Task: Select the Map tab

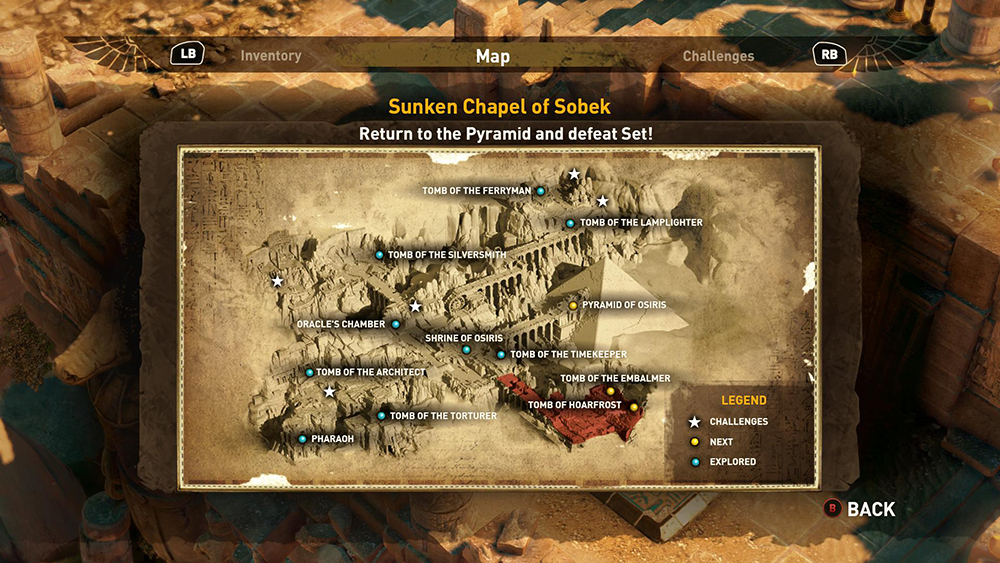Action: pos(493,56)
